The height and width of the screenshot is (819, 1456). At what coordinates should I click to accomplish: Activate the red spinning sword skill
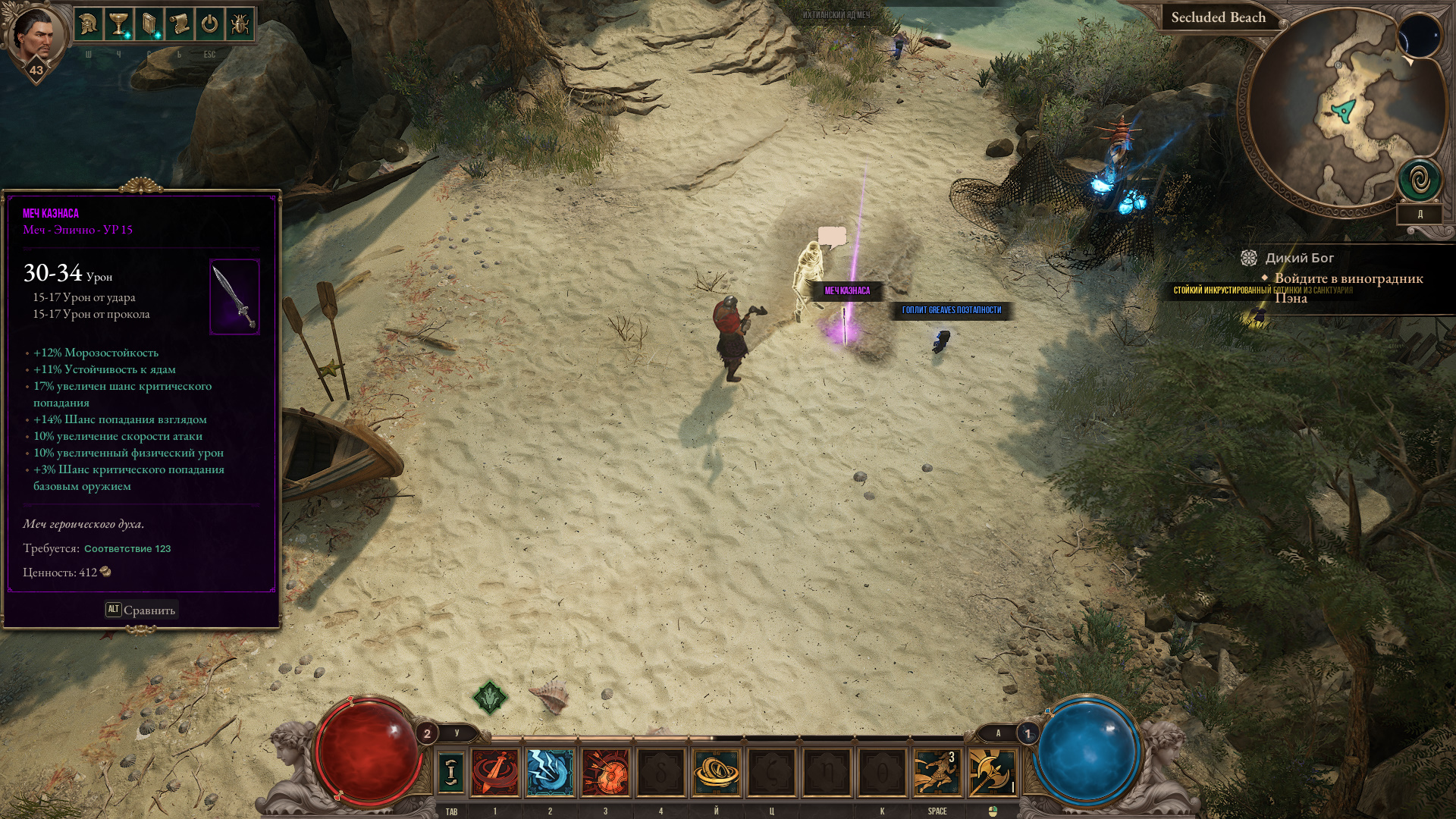[495, 772]
